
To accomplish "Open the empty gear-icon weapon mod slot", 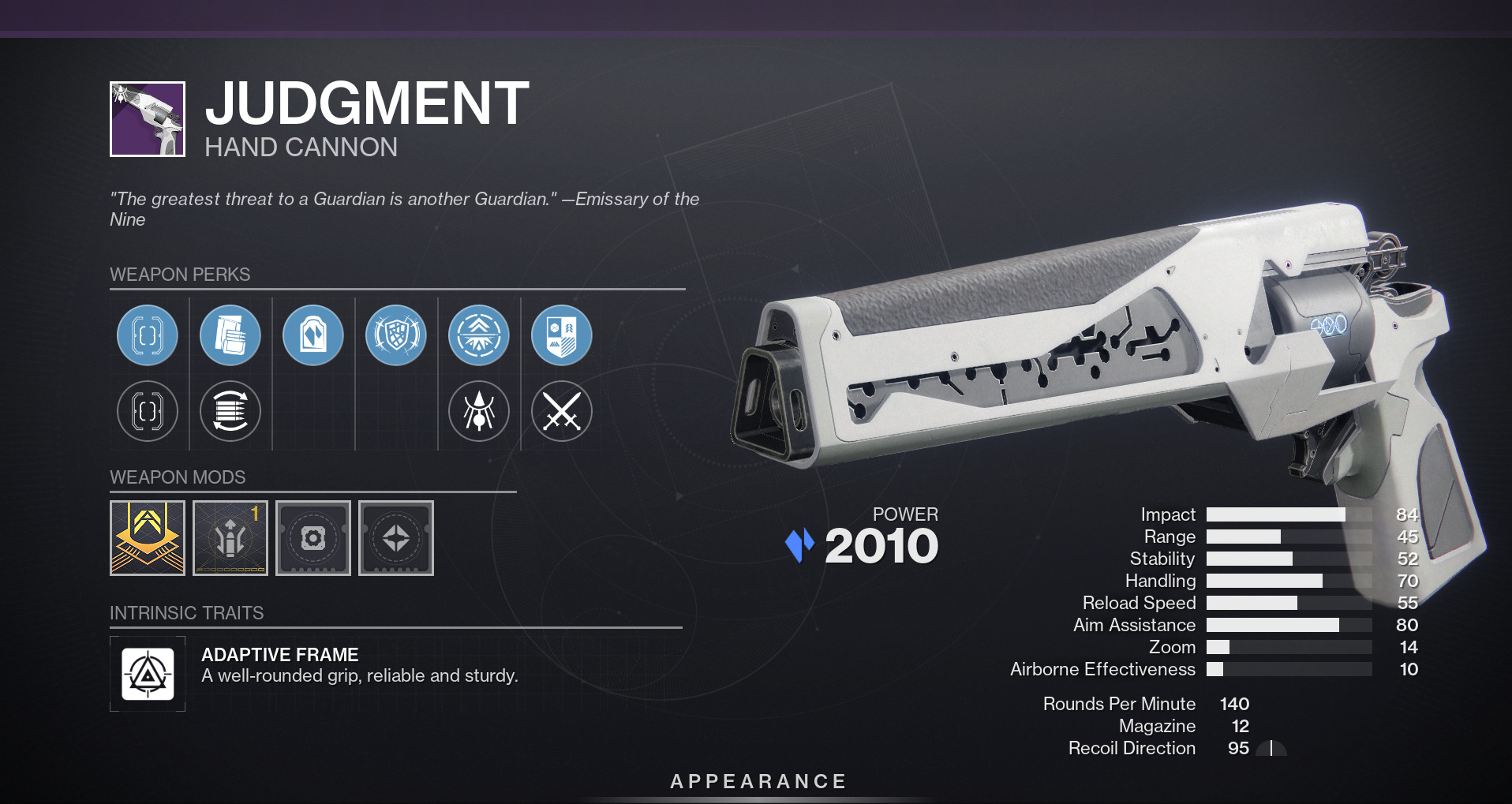I will pos(313,538).
